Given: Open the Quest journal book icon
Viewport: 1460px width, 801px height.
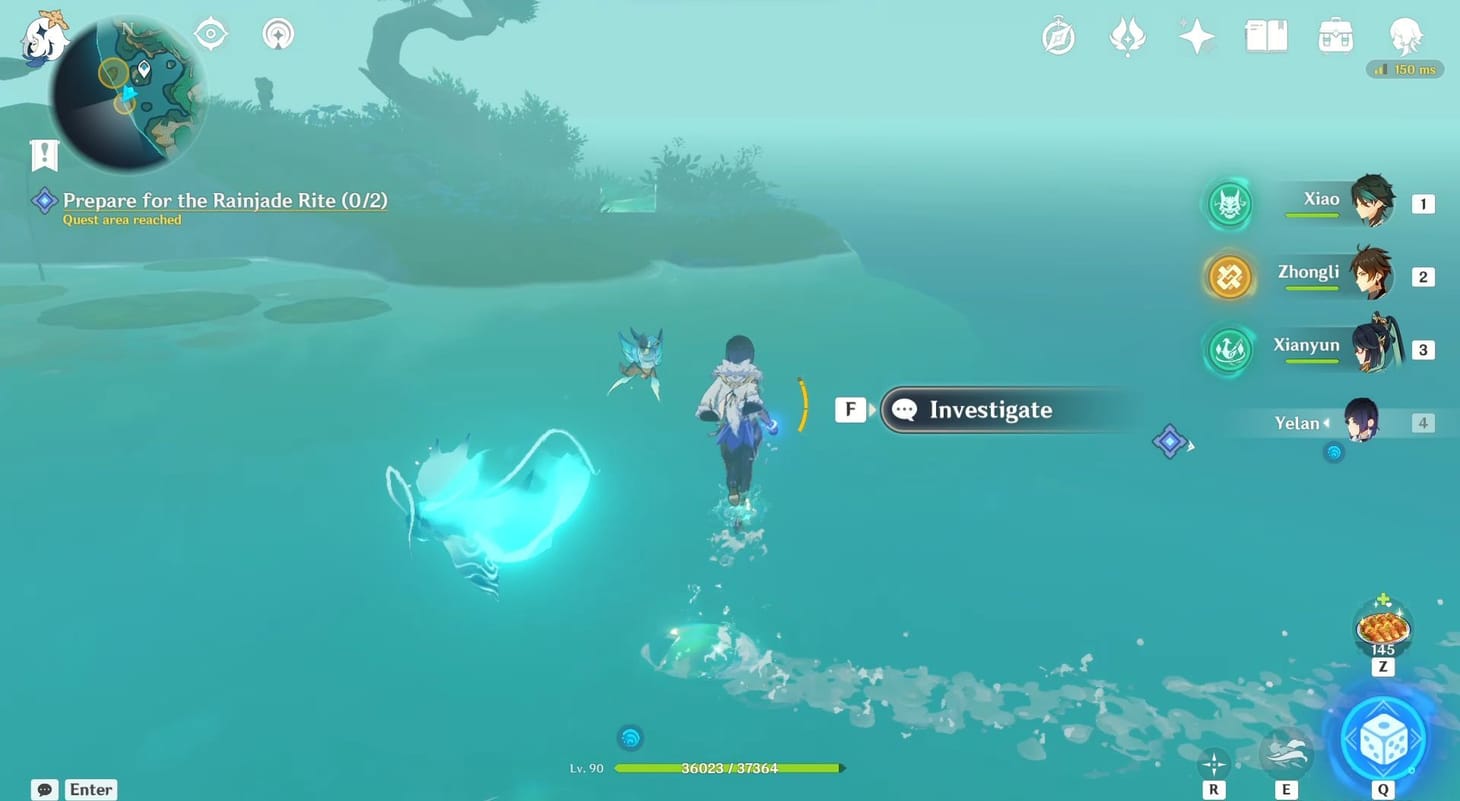Looking at the screenshot, I should (1265, 36).
